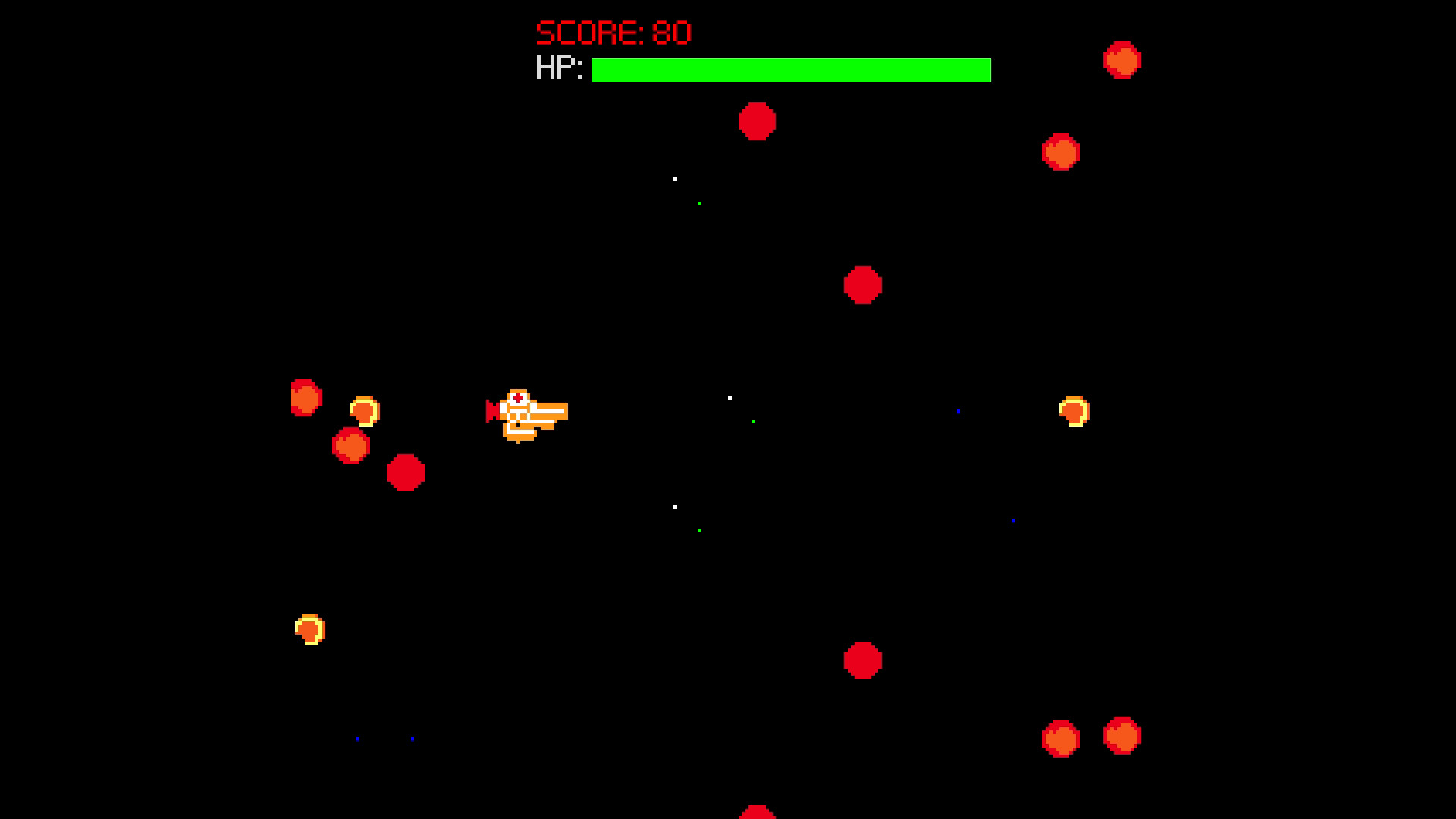Select the orange asteroid left of the ship
The image size is (1456, 819).
click(x=350, y=446)
